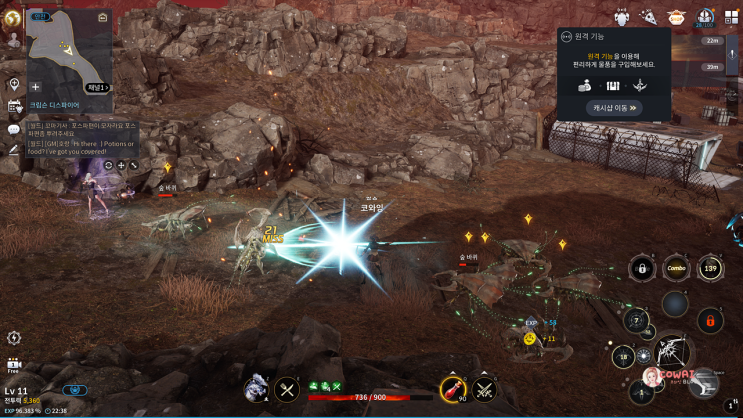Activate the skill slot showing 139
743x418 pixels.
(x=710, y=268)
